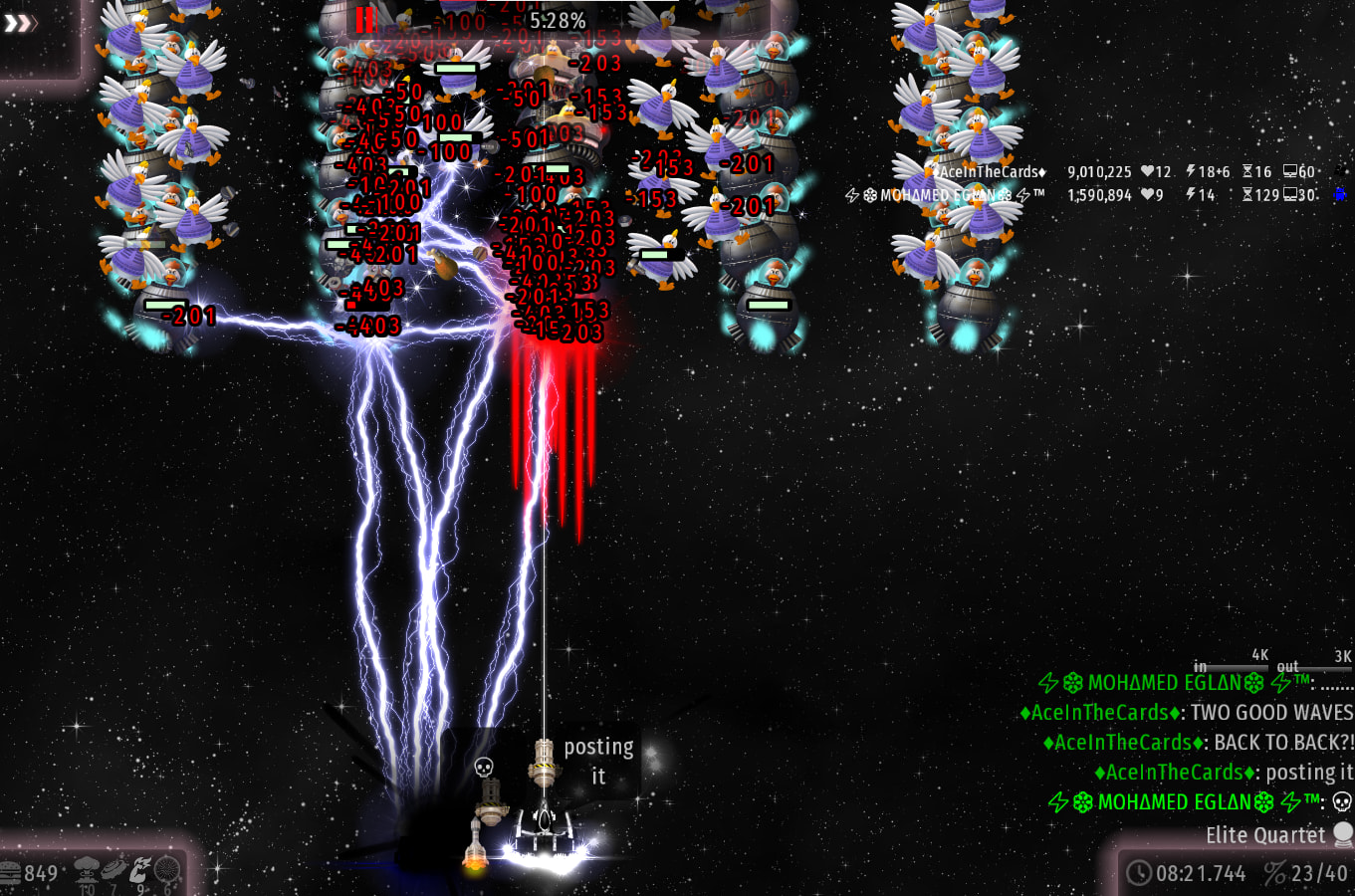Screen dimensions: 1355x896
Task: Expand the double-arrow panel
Action: tap(20, 22)
